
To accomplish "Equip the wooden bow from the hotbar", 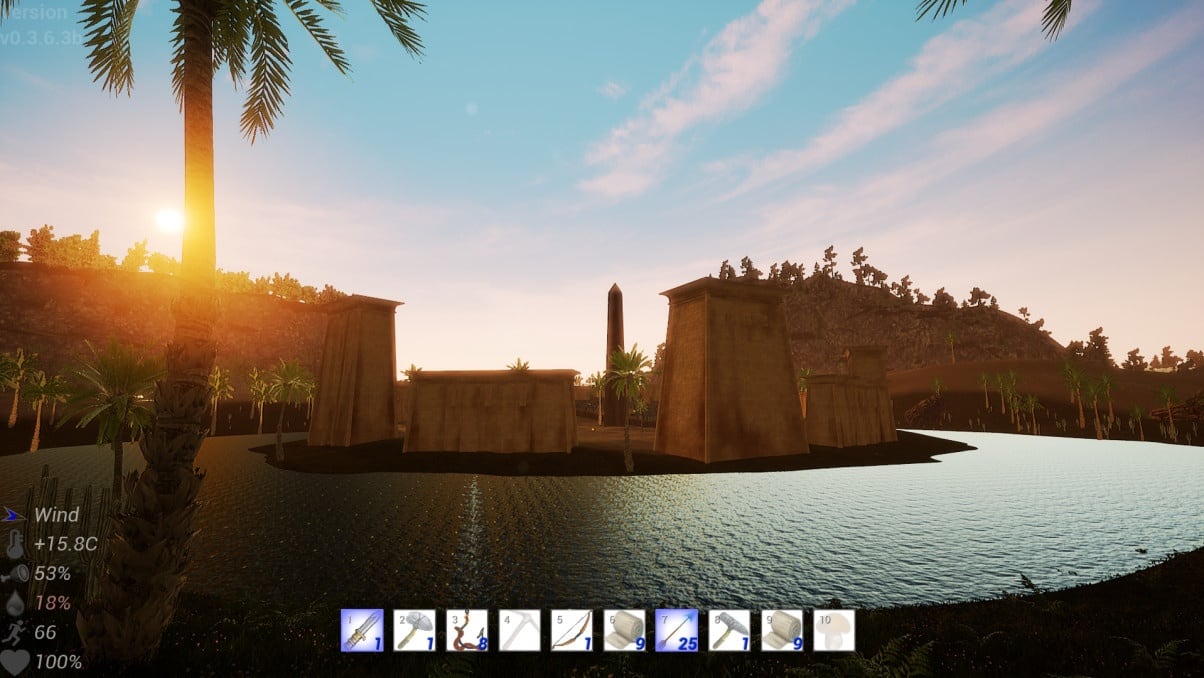I will tap(571, 631).
